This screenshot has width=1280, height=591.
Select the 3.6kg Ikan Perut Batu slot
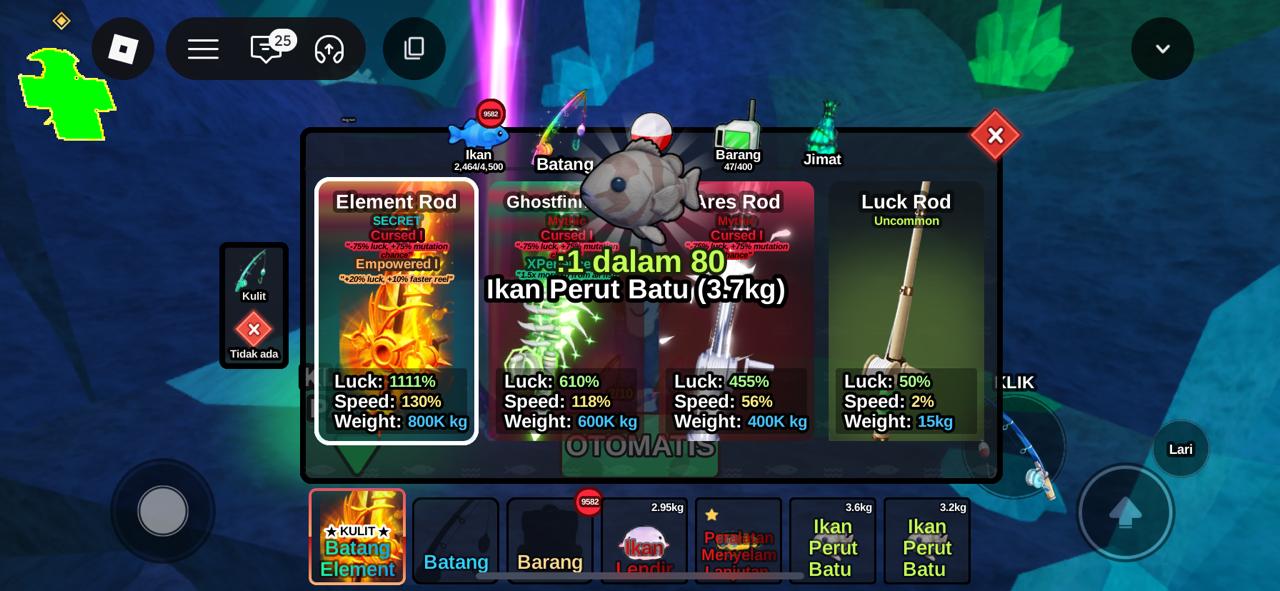click(x=832, y=541)
